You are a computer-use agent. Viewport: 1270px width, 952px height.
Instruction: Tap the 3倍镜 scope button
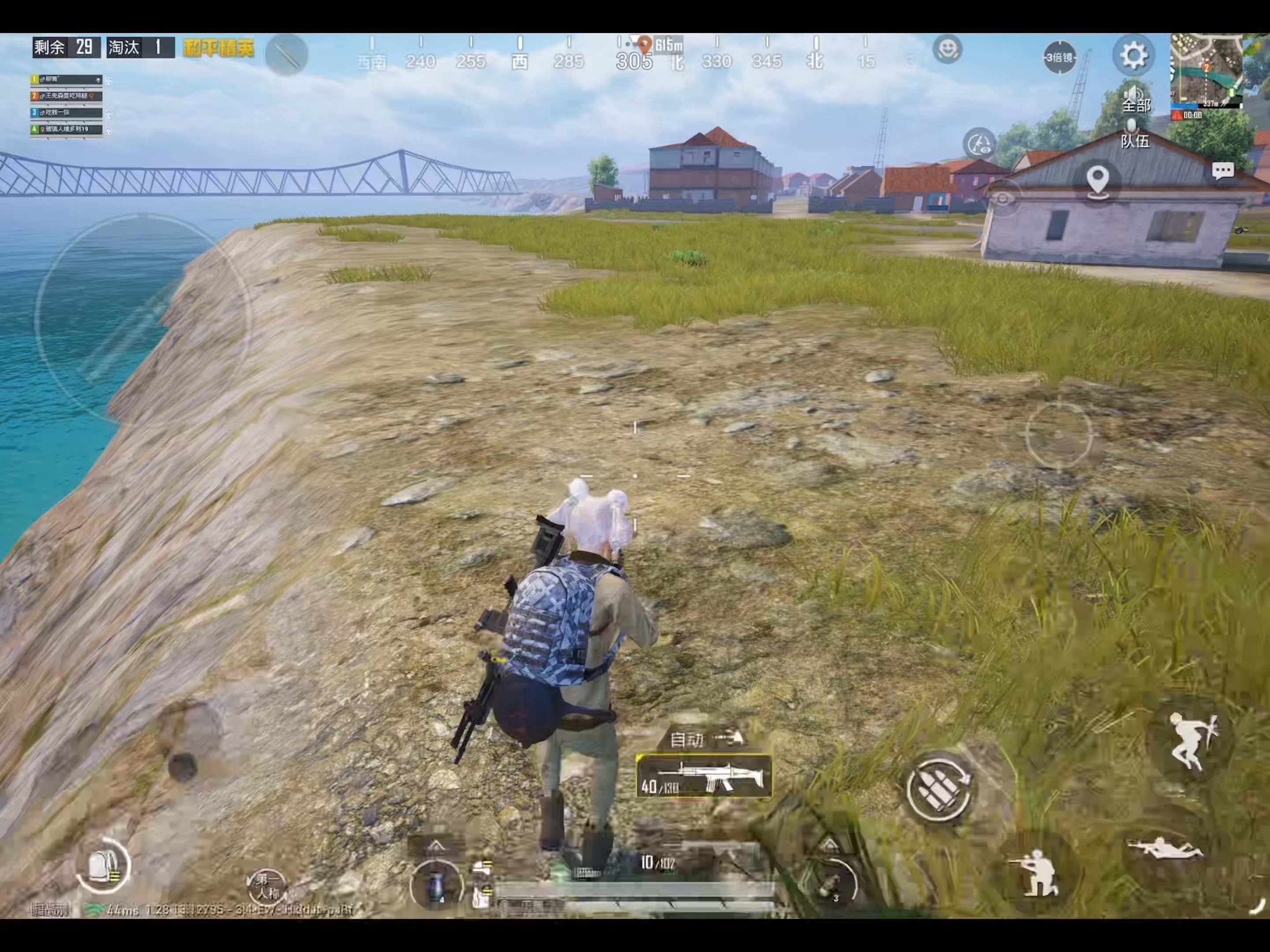(1059, 57)
